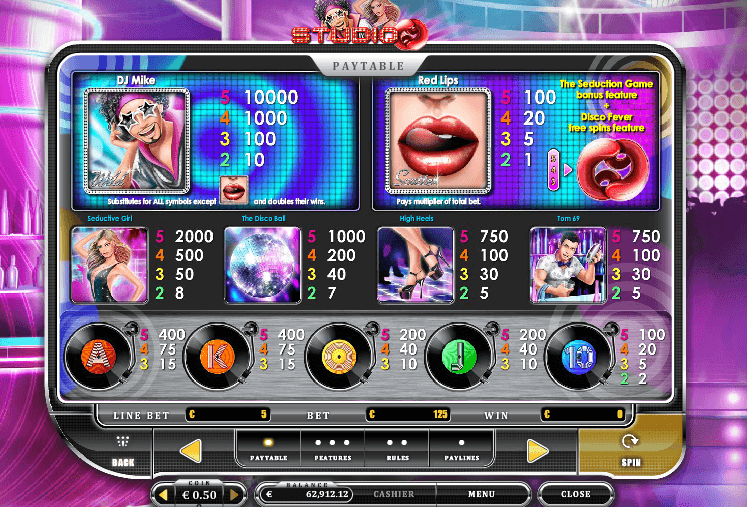Spin the reels
747x507 pixels.
tap(629, 448)
